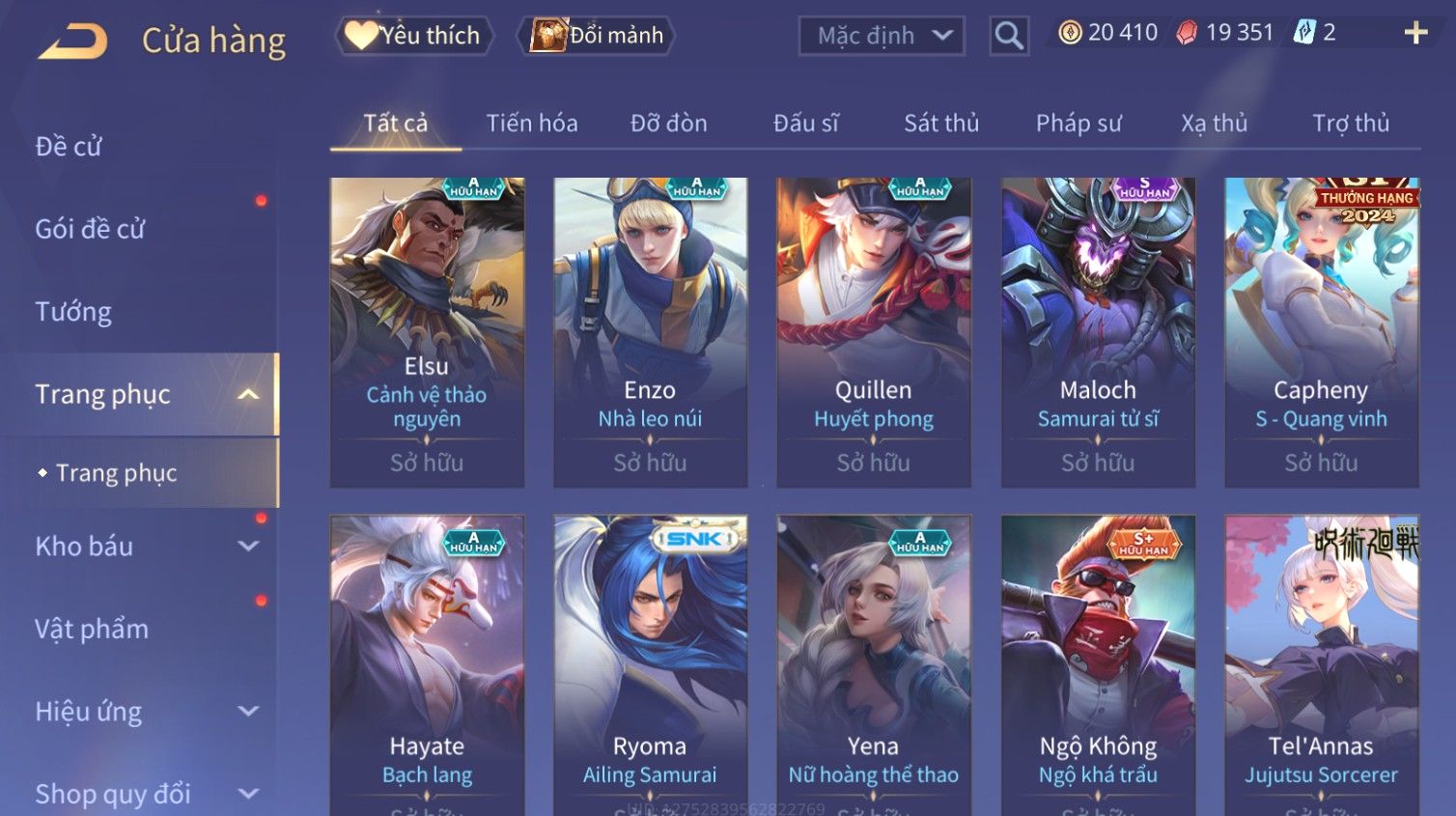View the Ryoma Ailing Samurai skin
This screenshot has width=1456, height=816.
point(650,664)
